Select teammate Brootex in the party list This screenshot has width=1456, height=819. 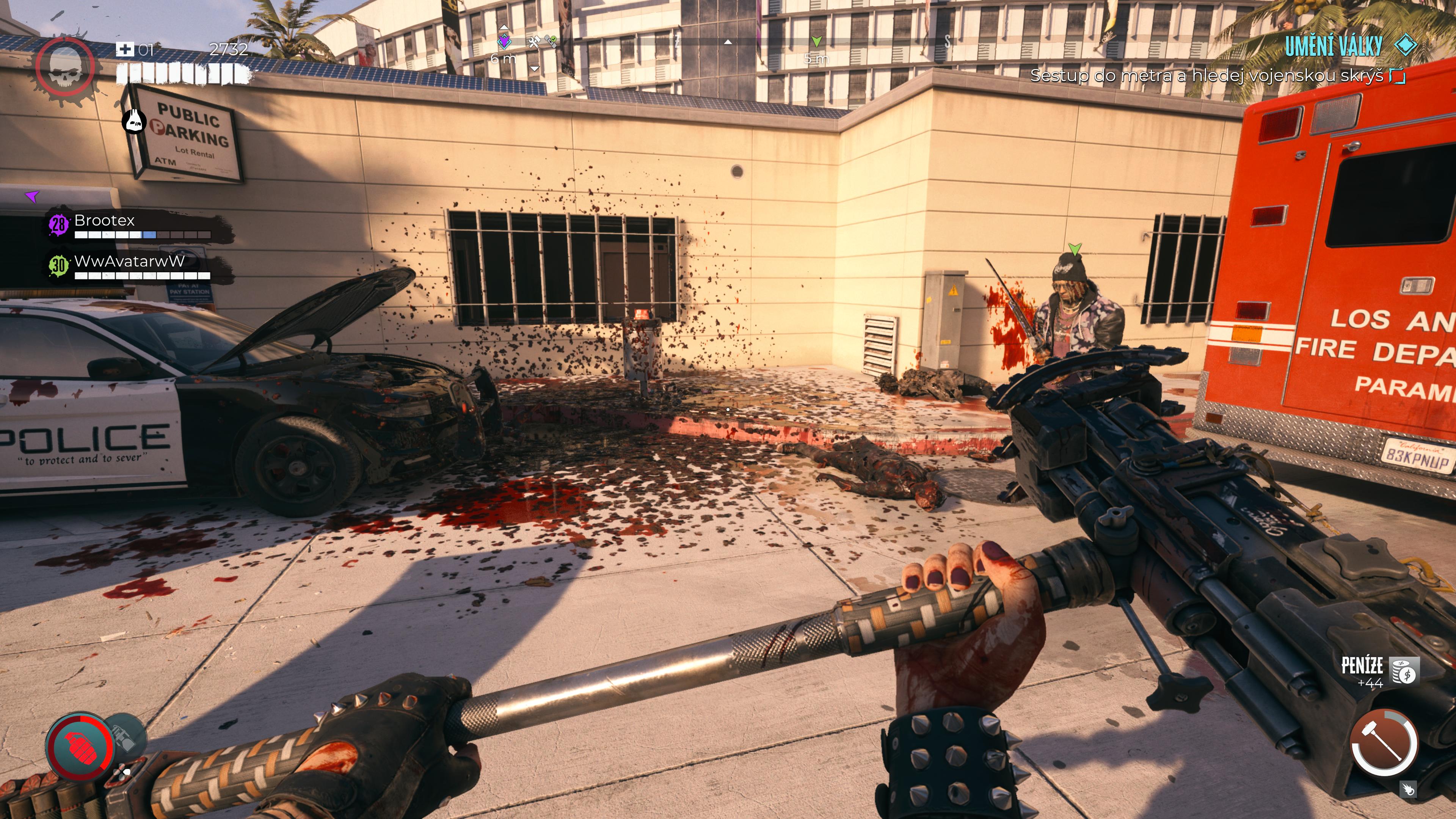[x=105, y=220]
